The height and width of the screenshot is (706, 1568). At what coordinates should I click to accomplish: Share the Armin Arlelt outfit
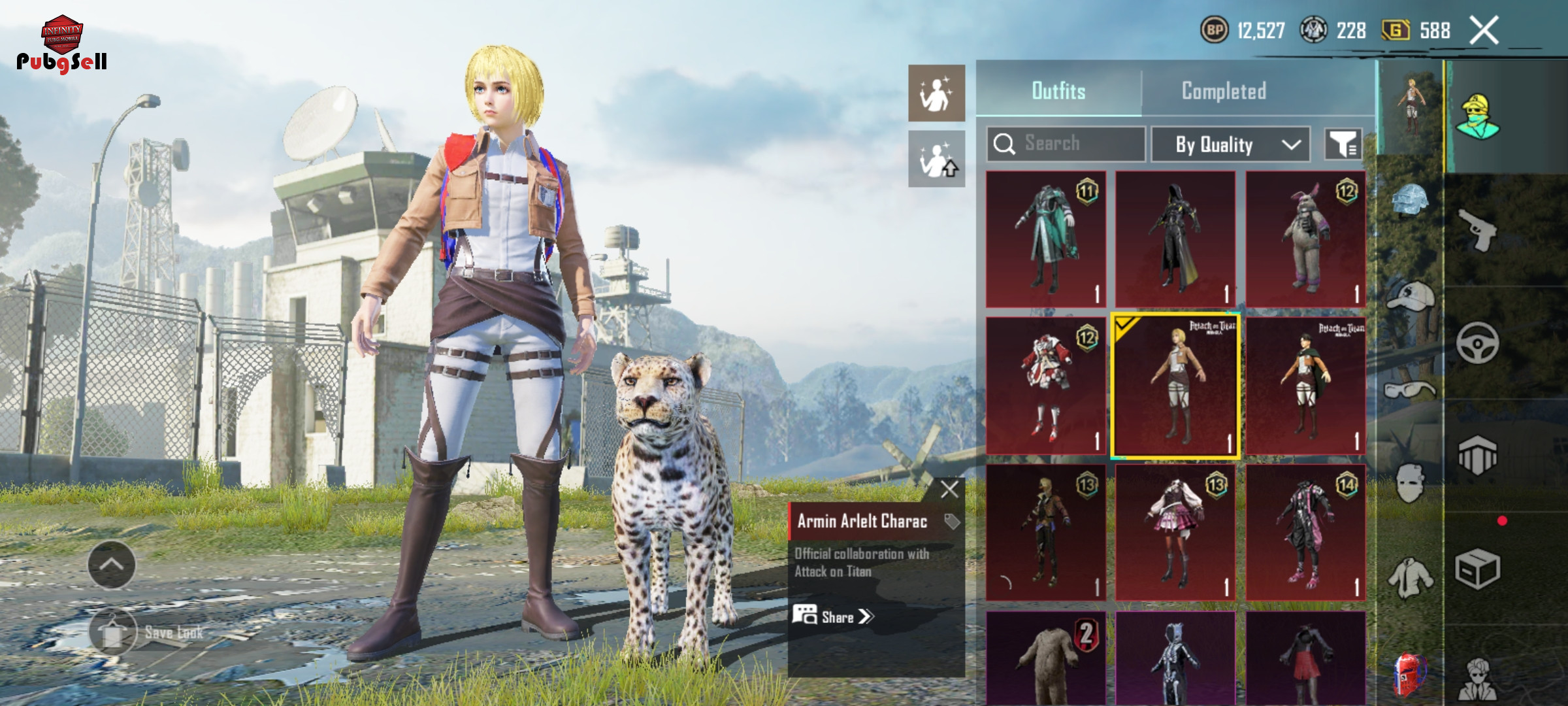[x=834, y=616]
